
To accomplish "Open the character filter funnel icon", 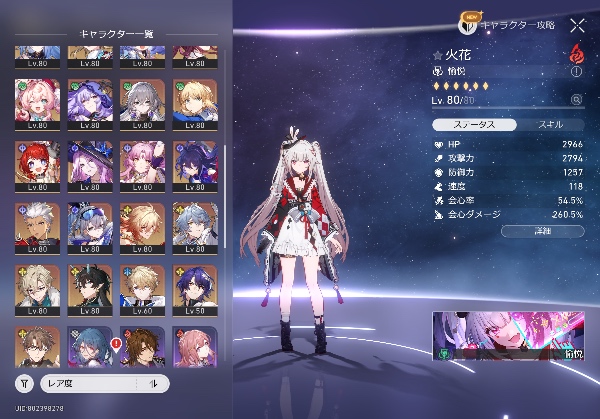I will click(26, 382).
